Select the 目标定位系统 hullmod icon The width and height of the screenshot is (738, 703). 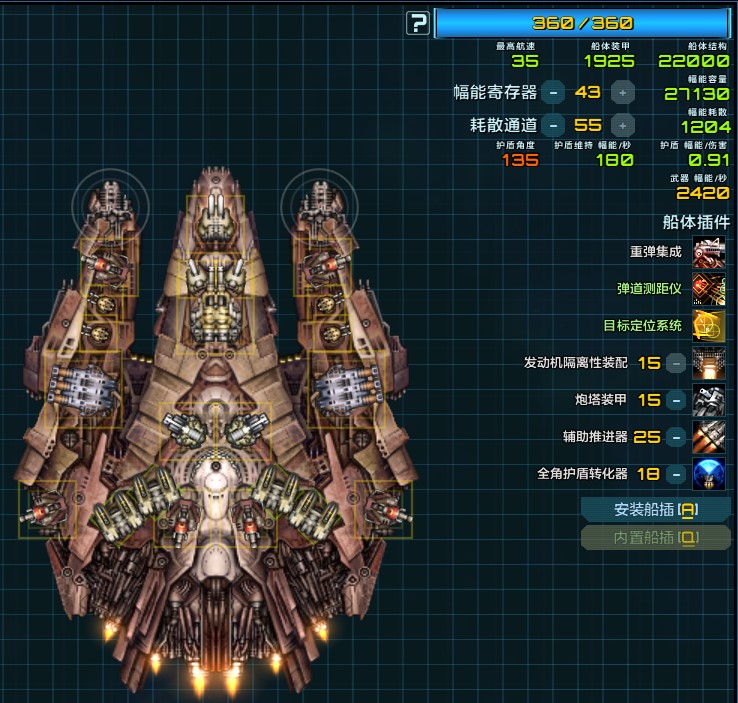pyautogui.click(x=709, y=326)
